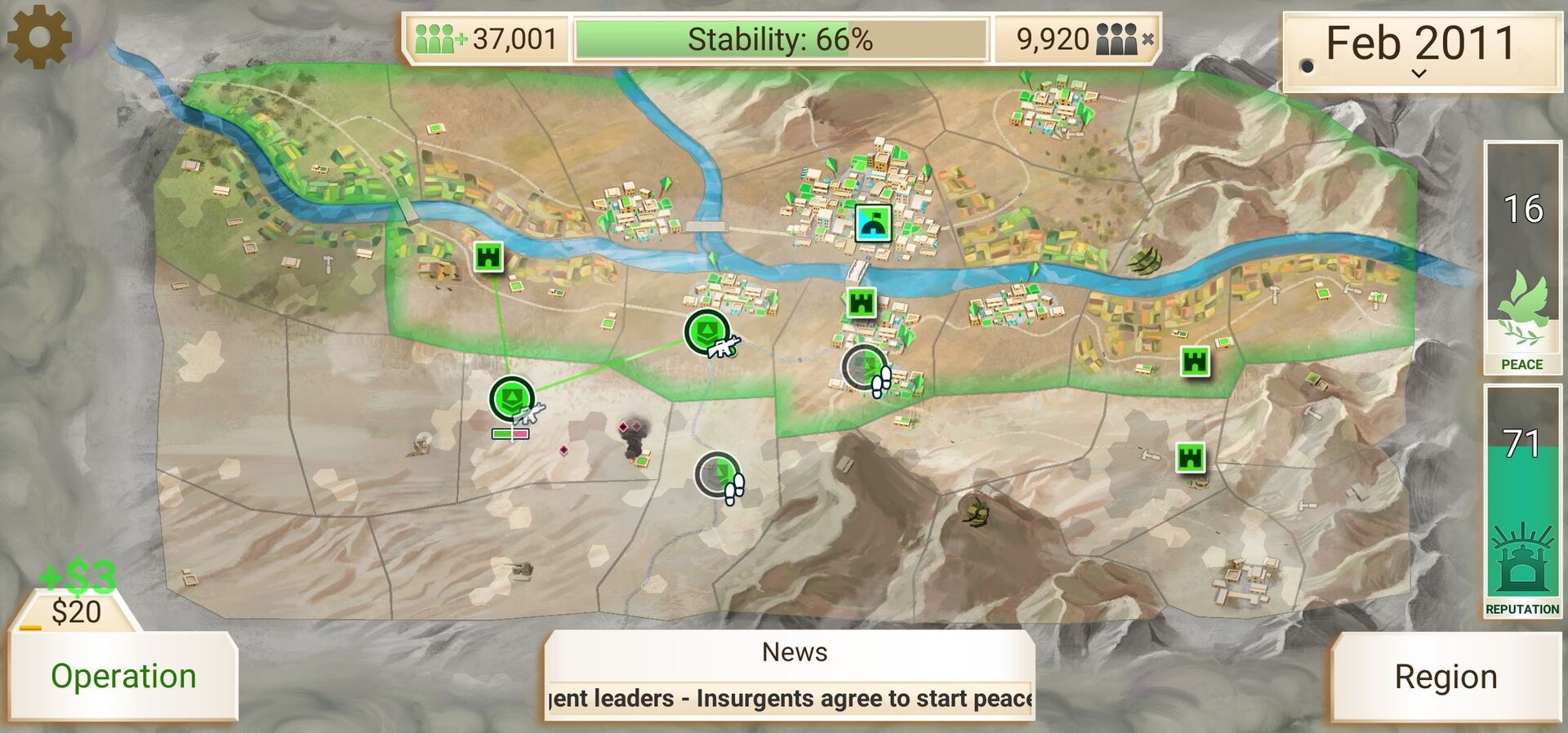Open the Reputation meter

[1521, 501]
